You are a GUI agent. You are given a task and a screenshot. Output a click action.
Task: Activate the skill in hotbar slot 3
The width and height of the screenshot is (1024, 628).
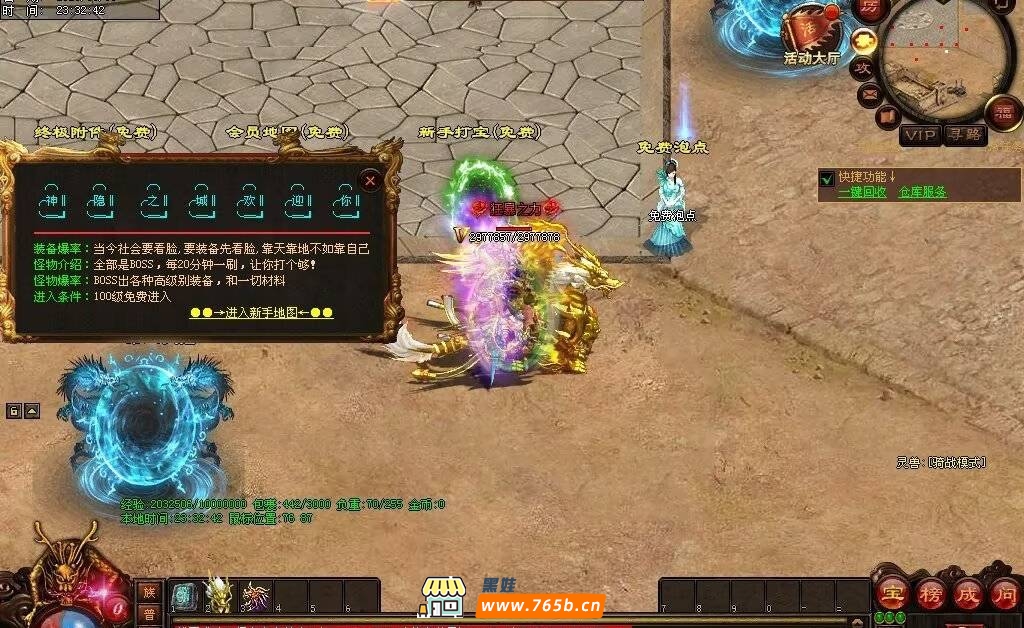click(x=255, y=596)
